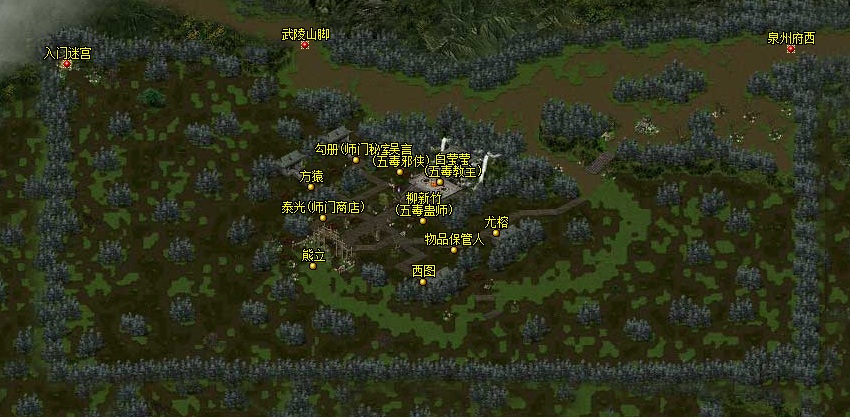This screenshot has width=850, height=417.
Task: Select the 尤榕 NPC marker
Action: 495,233
